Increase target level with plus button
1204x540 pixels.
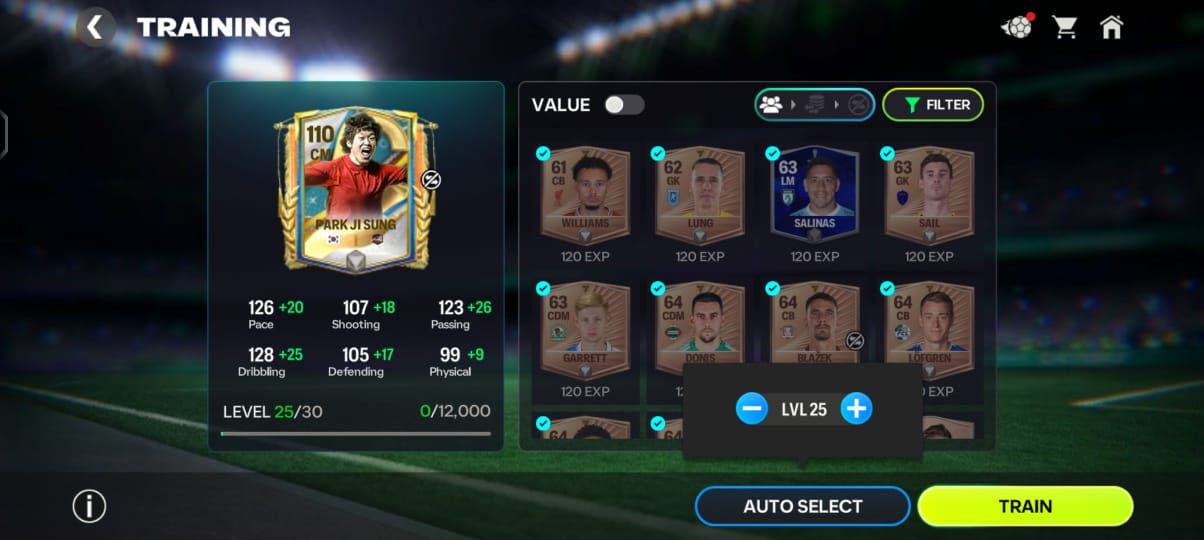tap(856, 409)
